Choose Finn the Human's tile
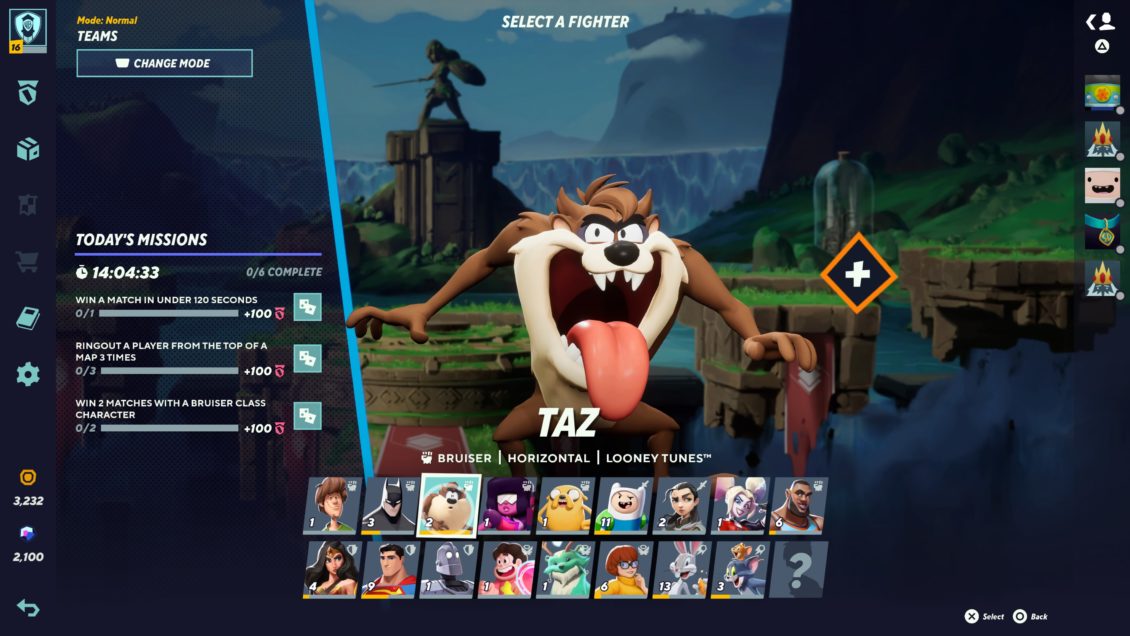1130x636 pixels. pos(624,506)
